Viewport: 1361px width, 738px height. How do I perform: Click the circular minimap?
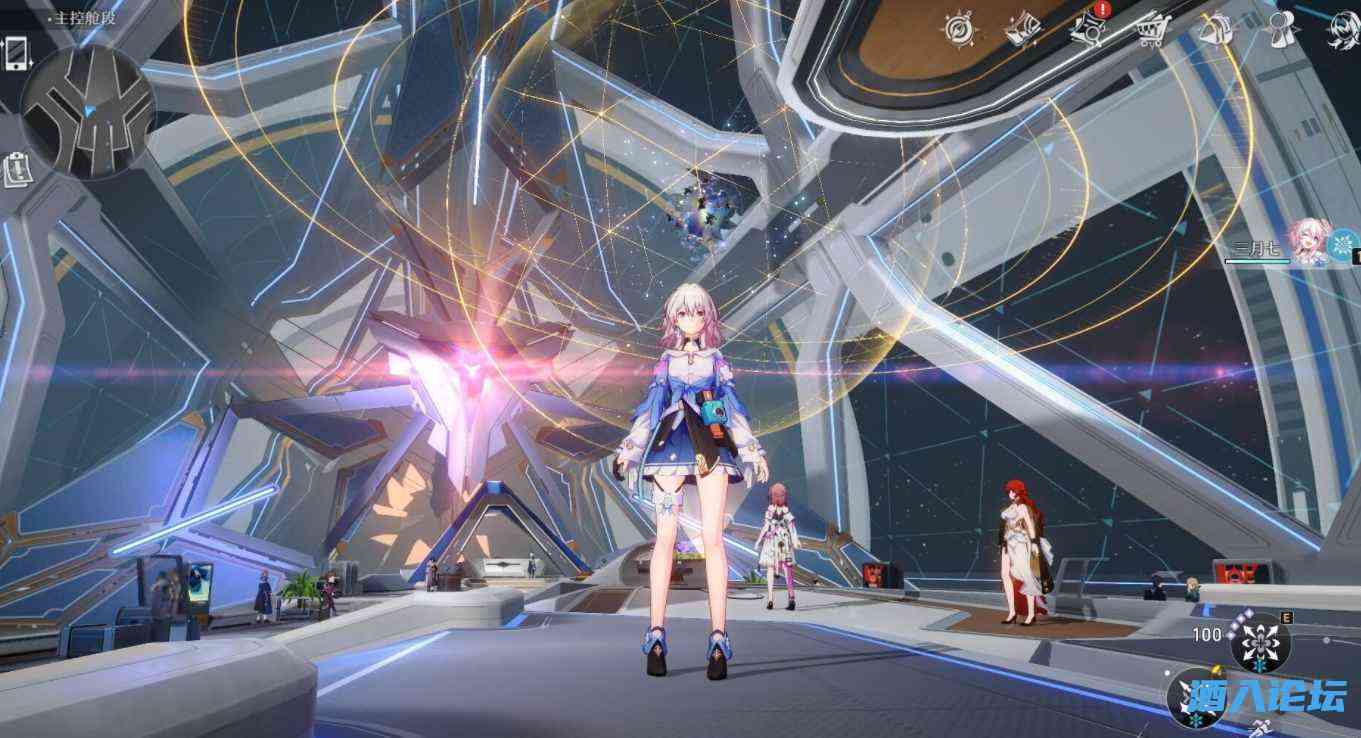[88, 112]
